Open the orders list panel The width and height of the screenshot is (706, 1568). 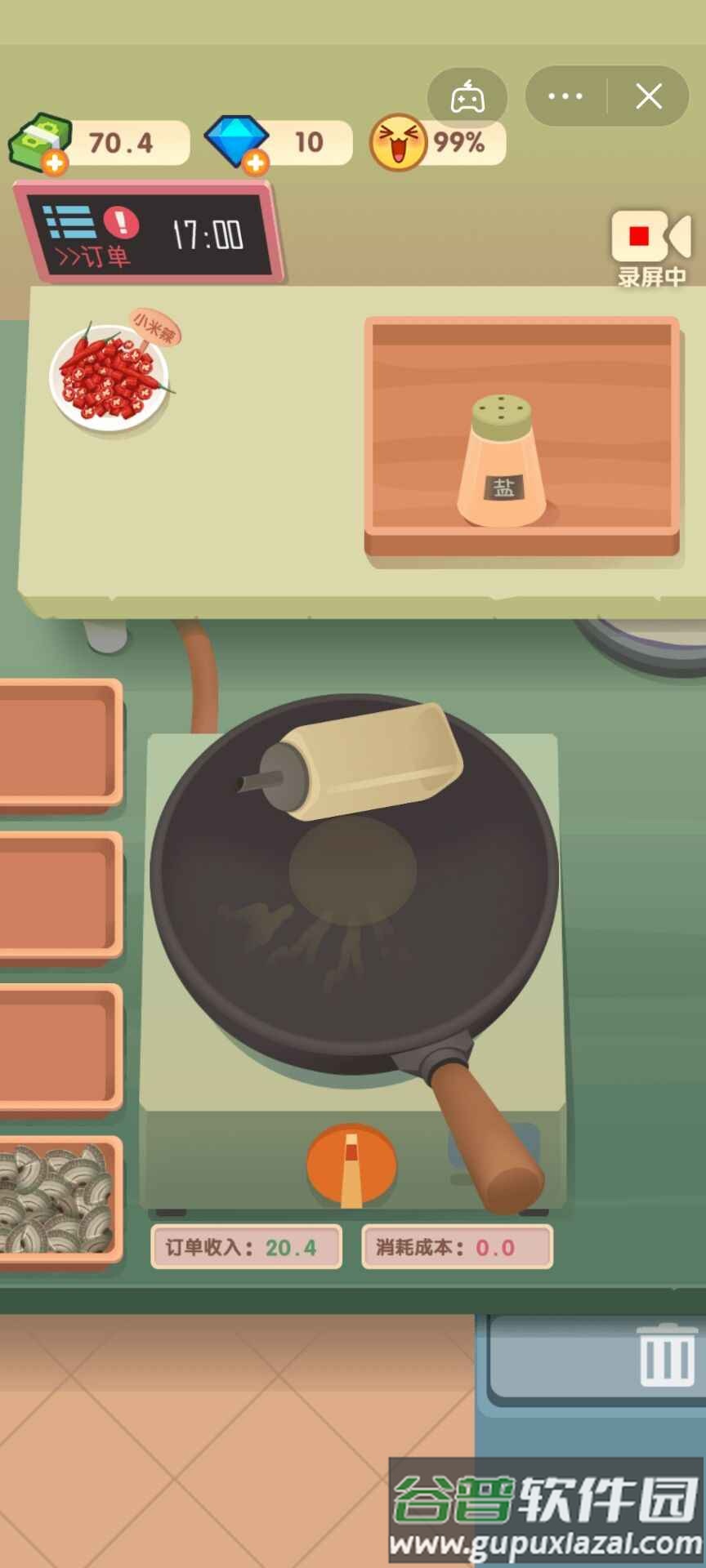click(90, 235)
